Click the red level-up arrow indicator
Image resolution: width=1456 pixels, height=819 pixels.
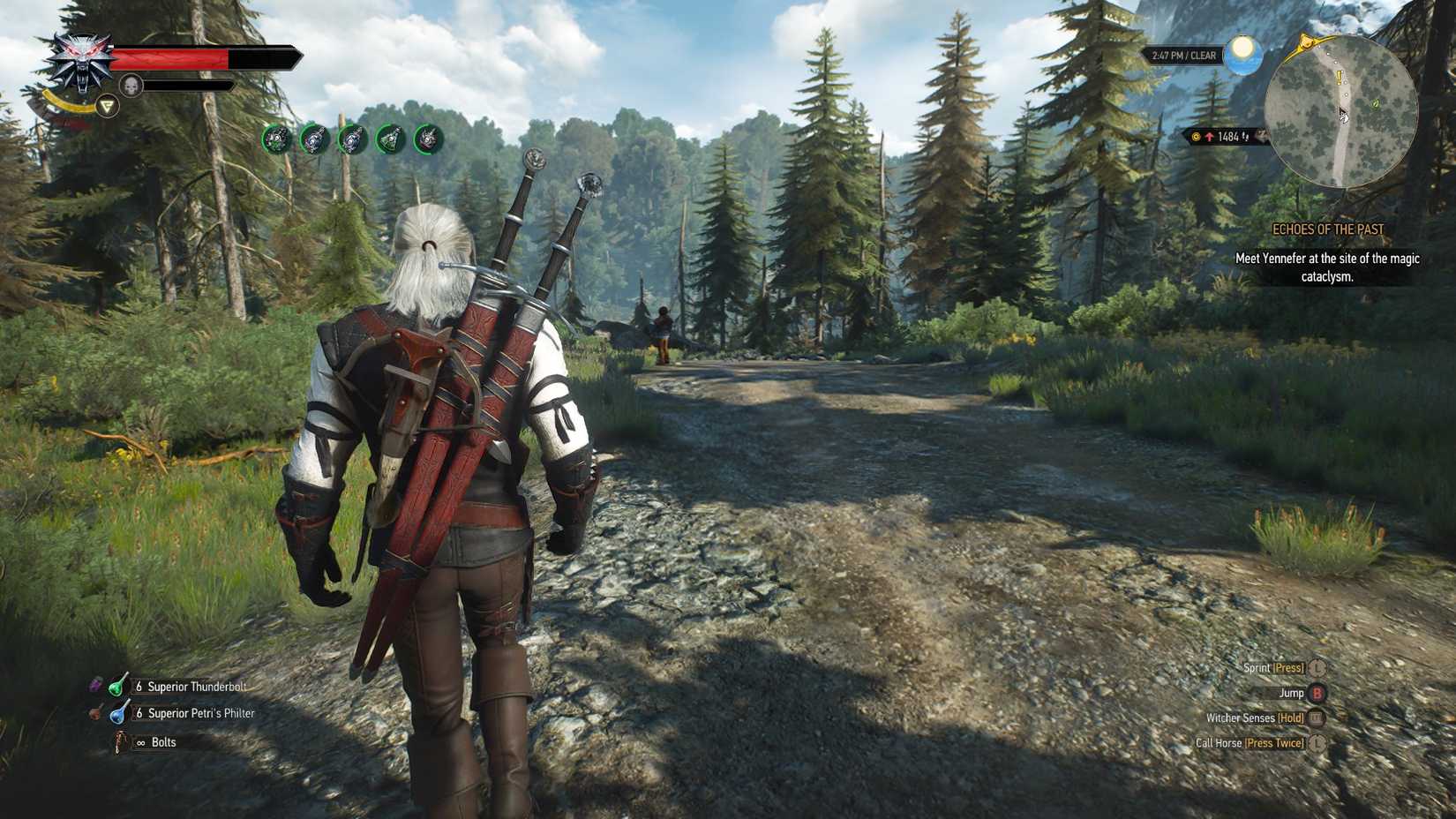tap(1210, 136)
